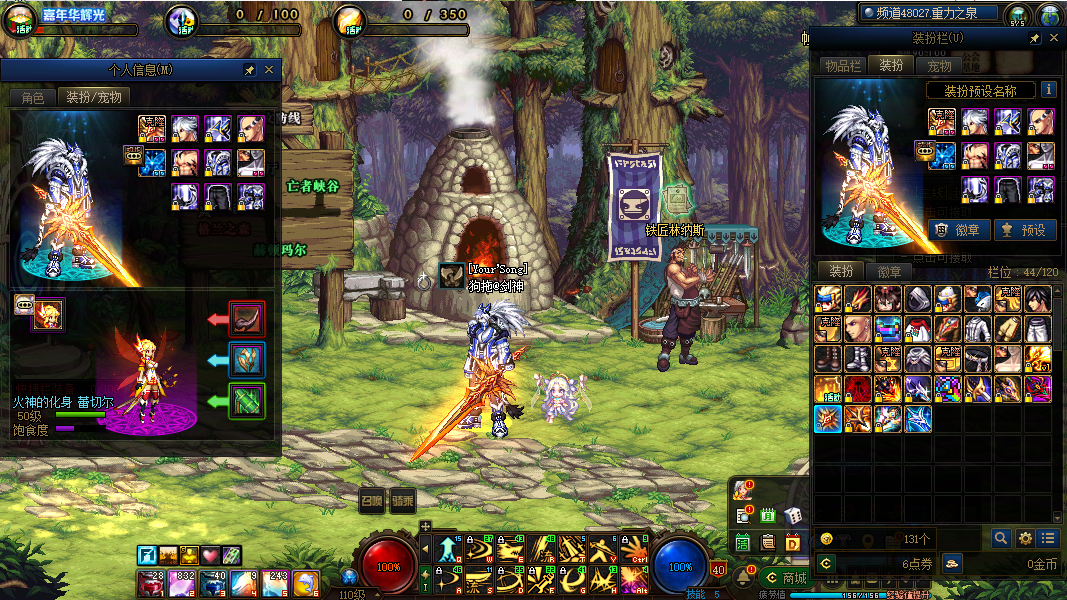Open inventory gear settings button

(x=1025, y=538)
